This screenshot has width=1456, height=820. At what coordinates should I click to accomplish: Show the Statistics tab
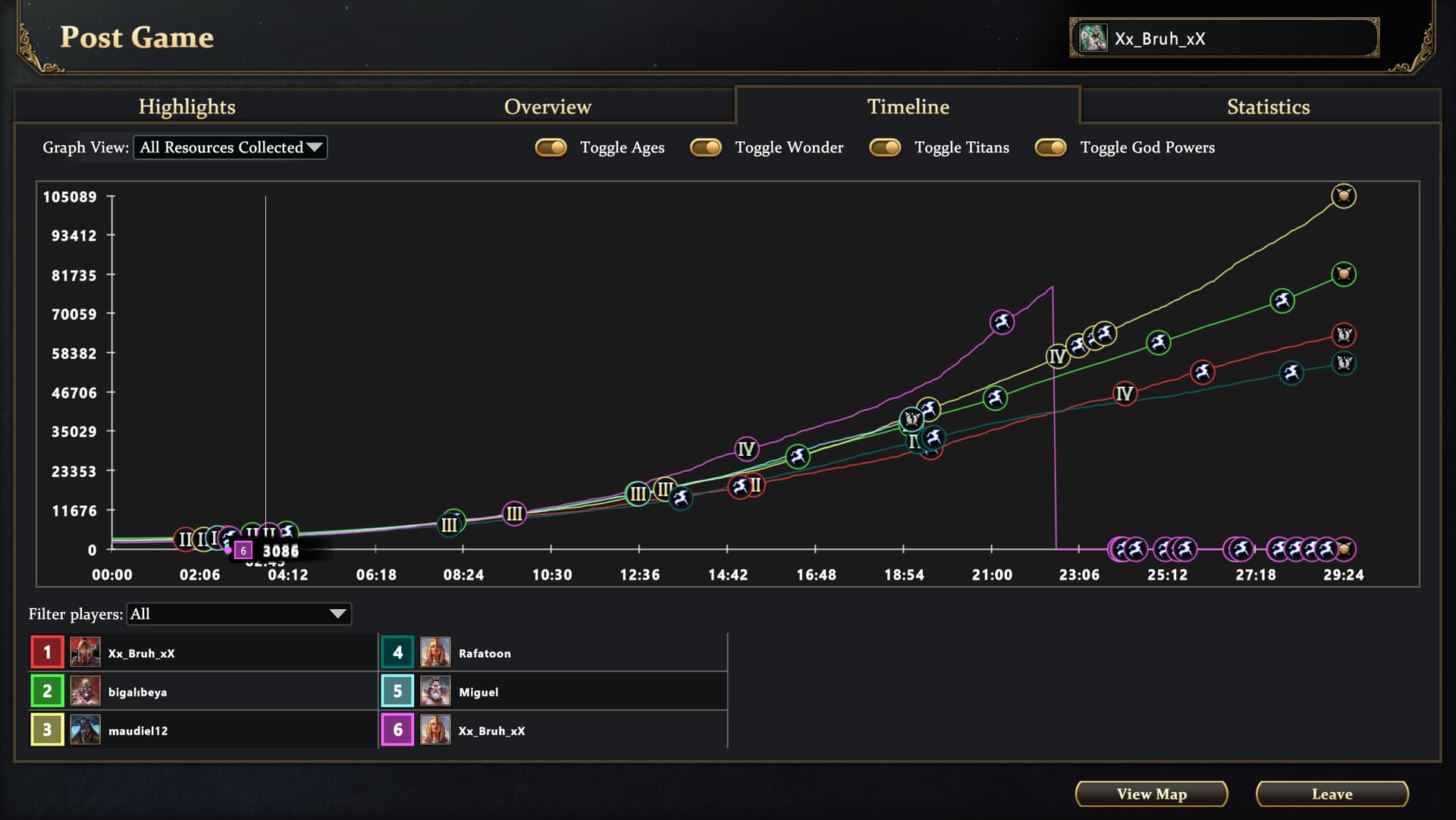[x=1268, y=107]
